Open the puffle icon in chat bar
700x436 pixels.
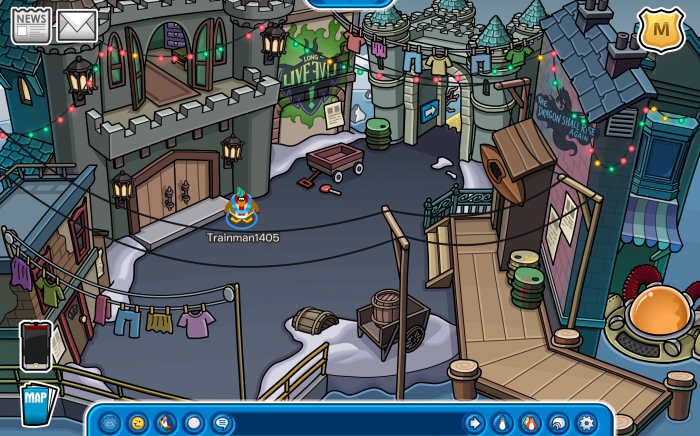pos(111,423)
